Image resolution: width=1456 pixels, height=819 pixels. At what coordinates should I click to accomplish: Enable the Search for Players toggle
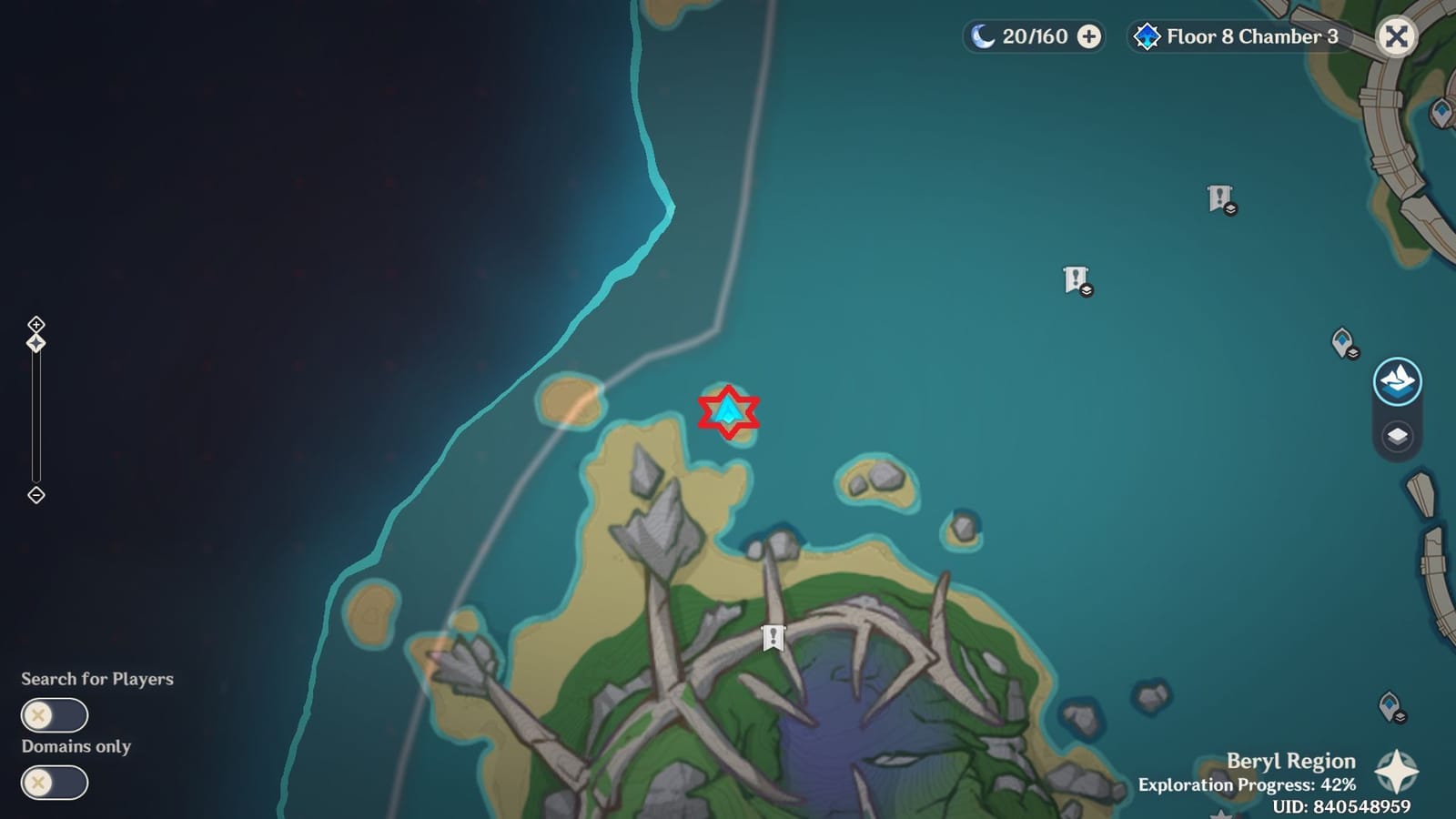pyautogui.click(x=55, y=716)
